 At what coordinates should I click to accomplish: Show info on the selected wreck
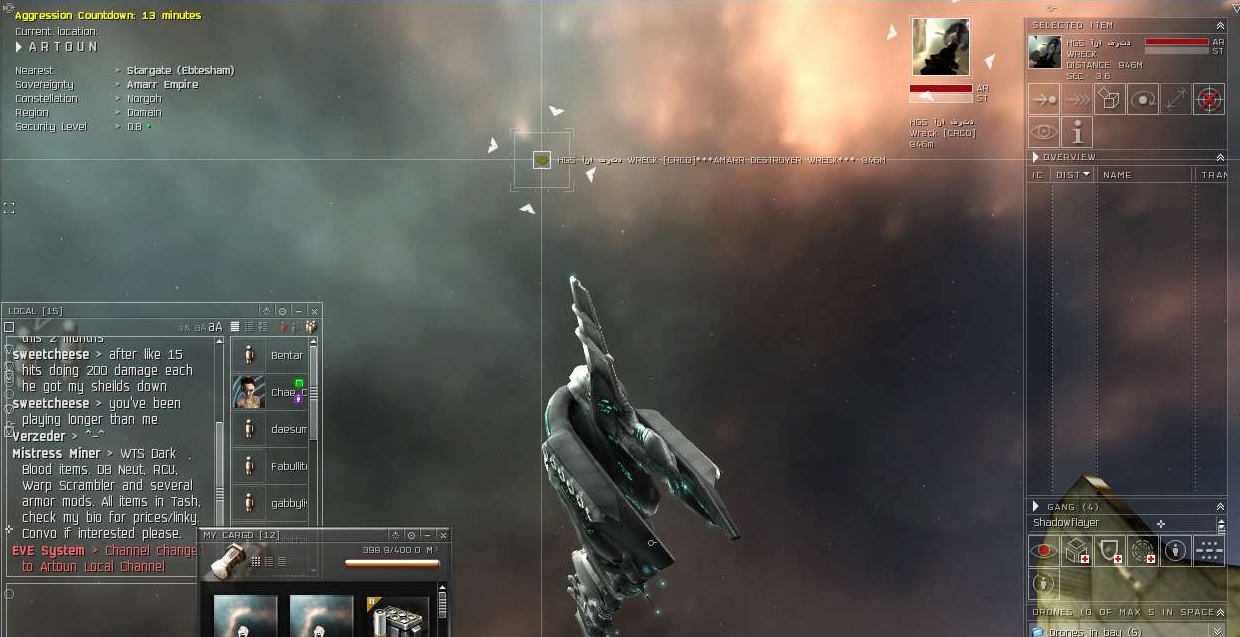coord(1077,132)
